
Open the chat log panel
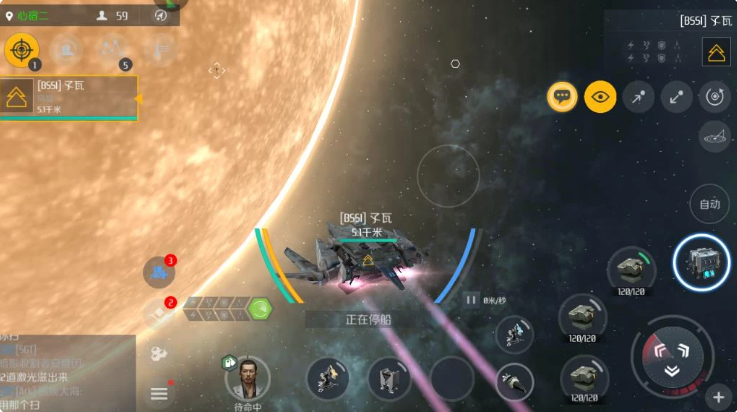click(x=67, y=371)
